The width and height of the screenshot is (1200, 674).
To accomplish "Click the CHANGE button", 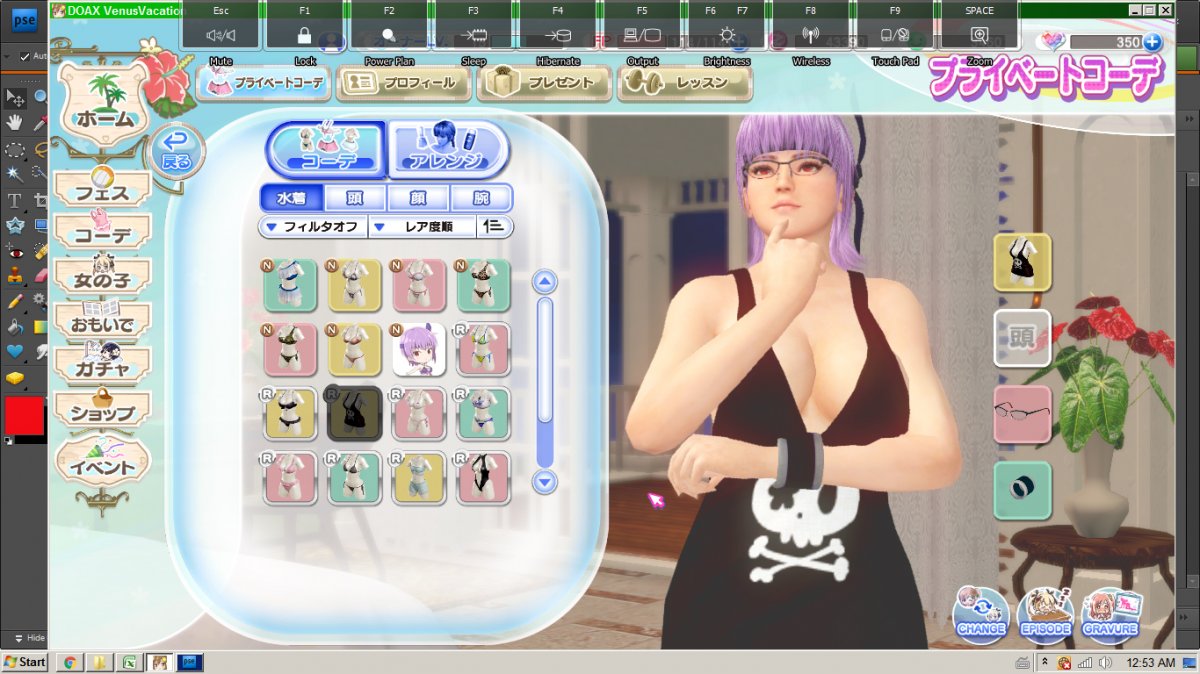I will [x=981, y=612].
